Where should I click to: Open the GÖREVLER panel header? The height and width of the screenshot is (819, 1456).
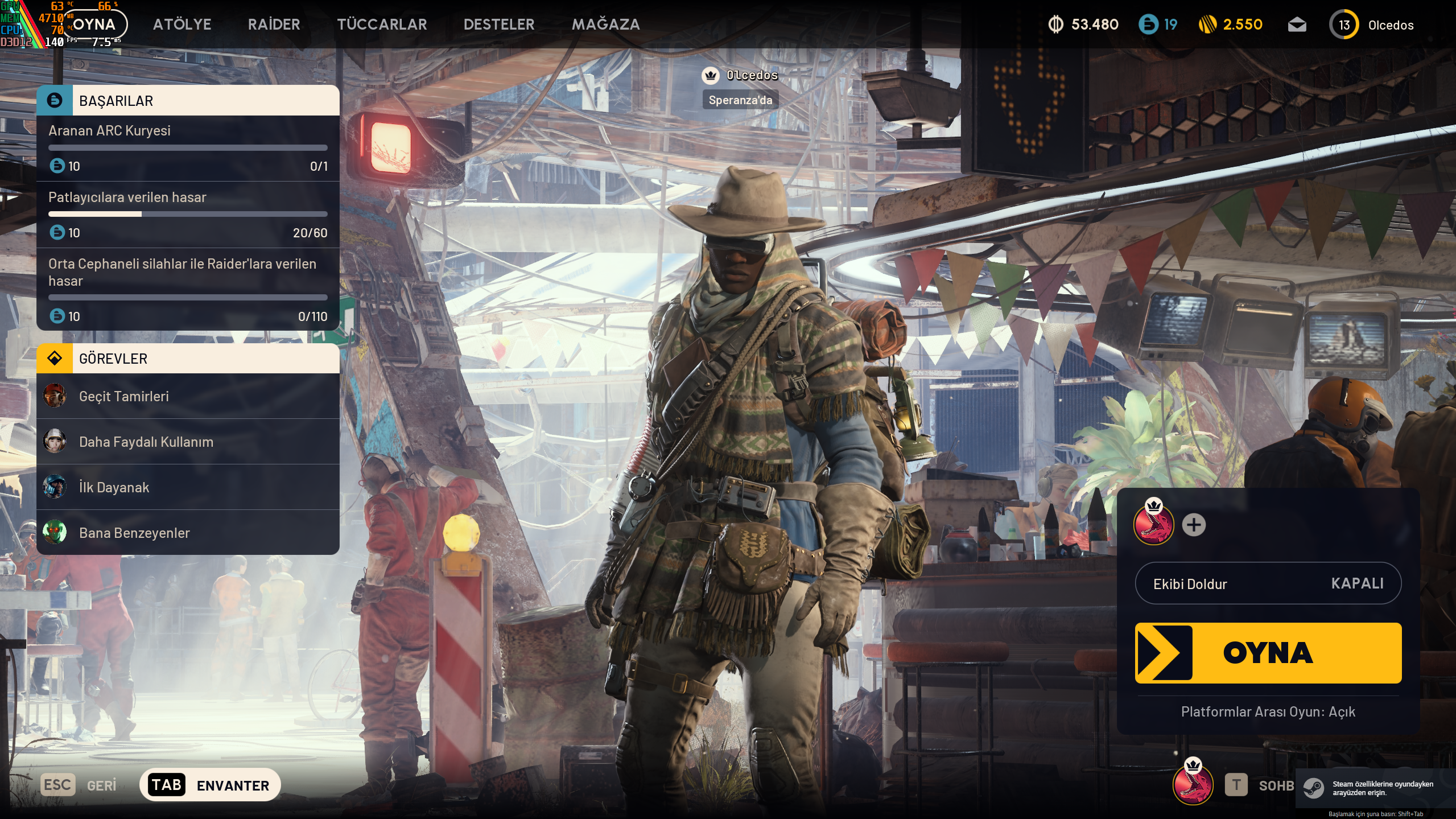pos(188,359)
